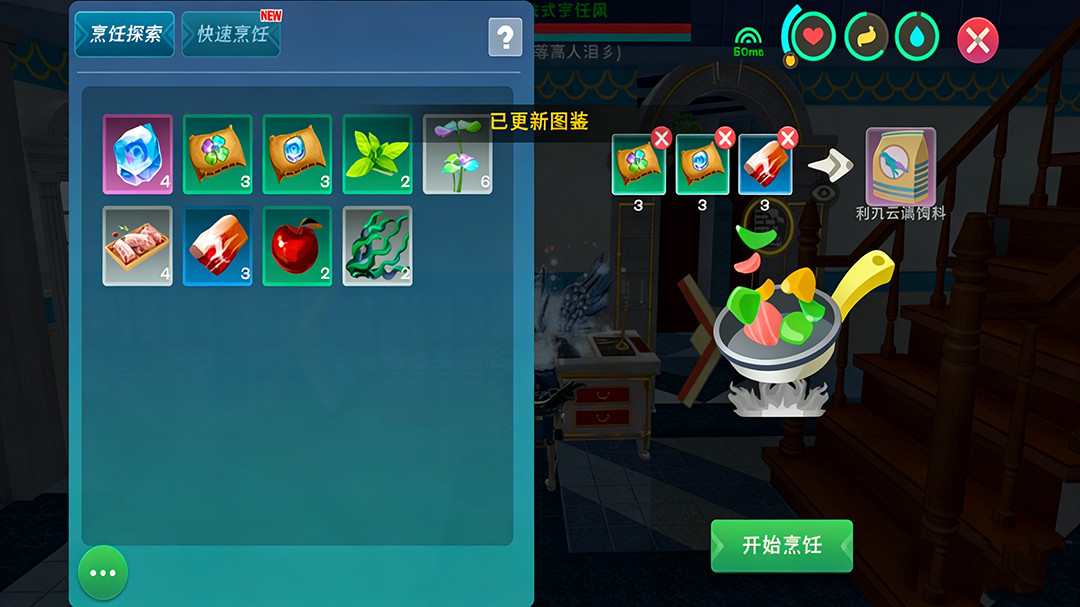
Task: Tap the yellow stomach hunger icon
Action: [x=866, y=37]
